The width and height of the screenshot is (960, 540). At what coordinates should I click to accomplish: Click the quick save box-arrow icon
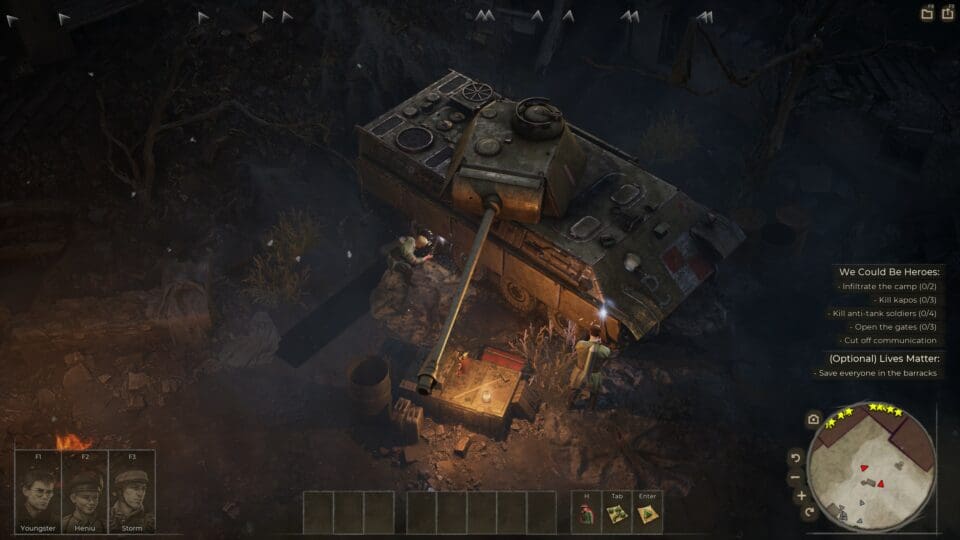[x=947, y=14]
